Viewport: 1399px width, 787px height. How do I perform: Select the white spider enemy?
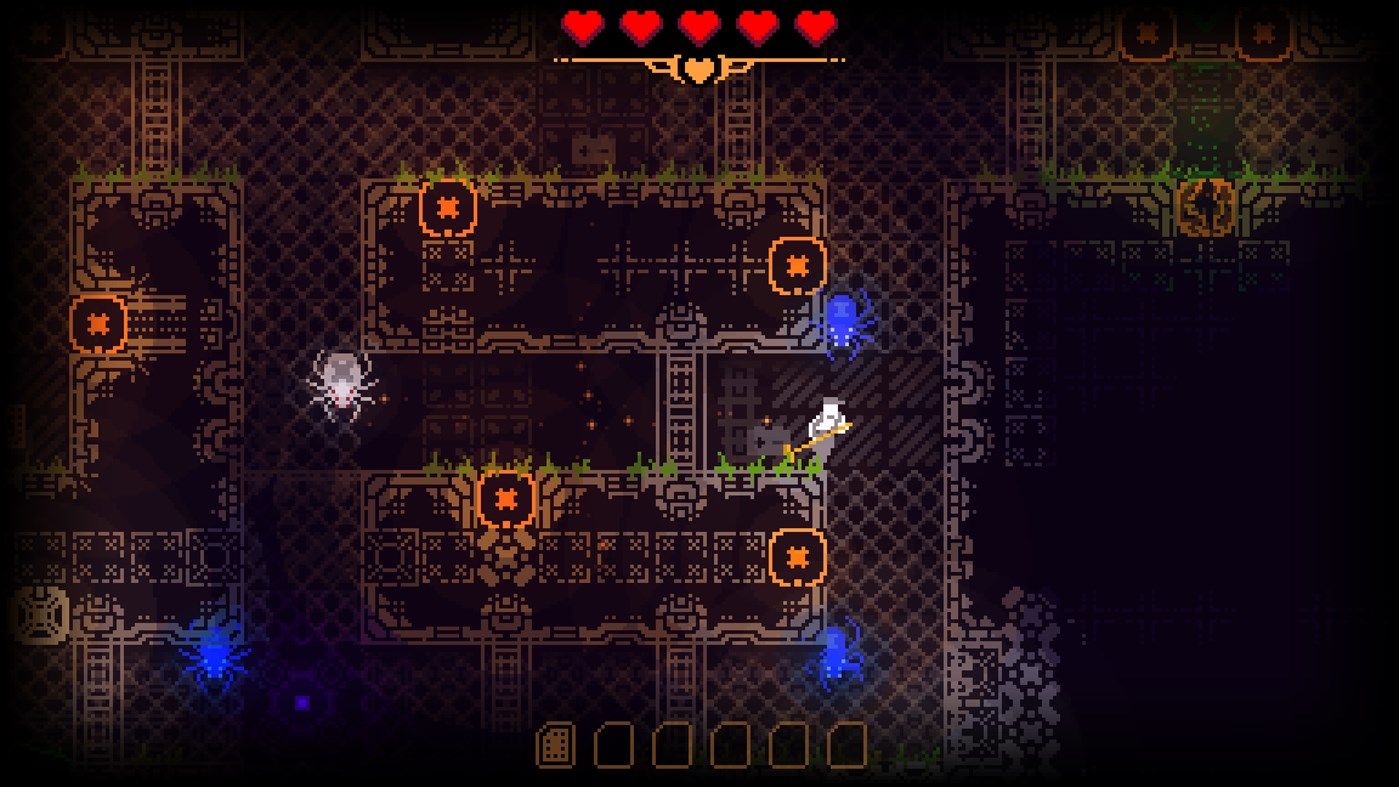[x=340, y=385]
